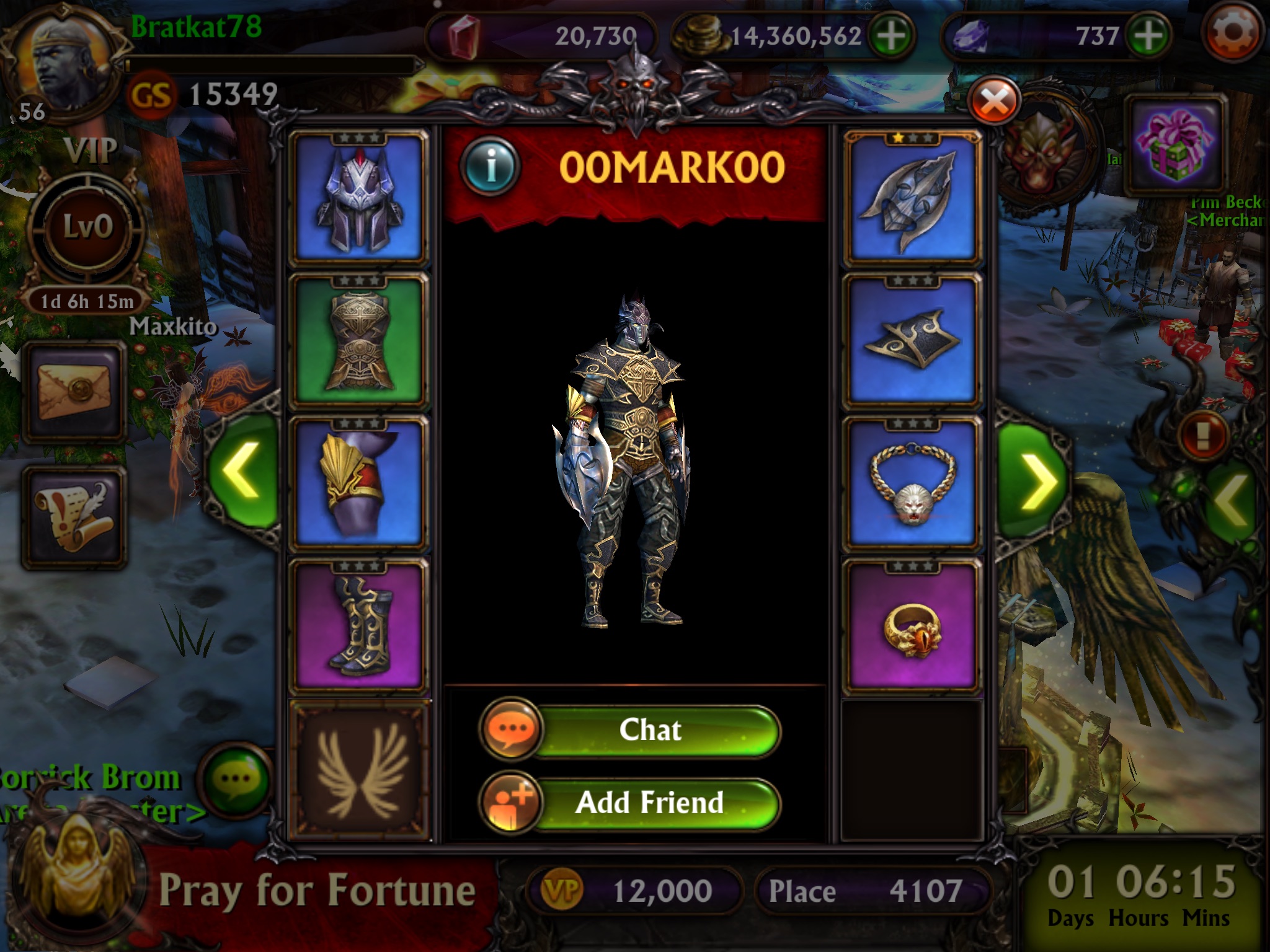Inspect the chest armor slot
This screenshot has height=952, width=1270.
coord(359,341)
